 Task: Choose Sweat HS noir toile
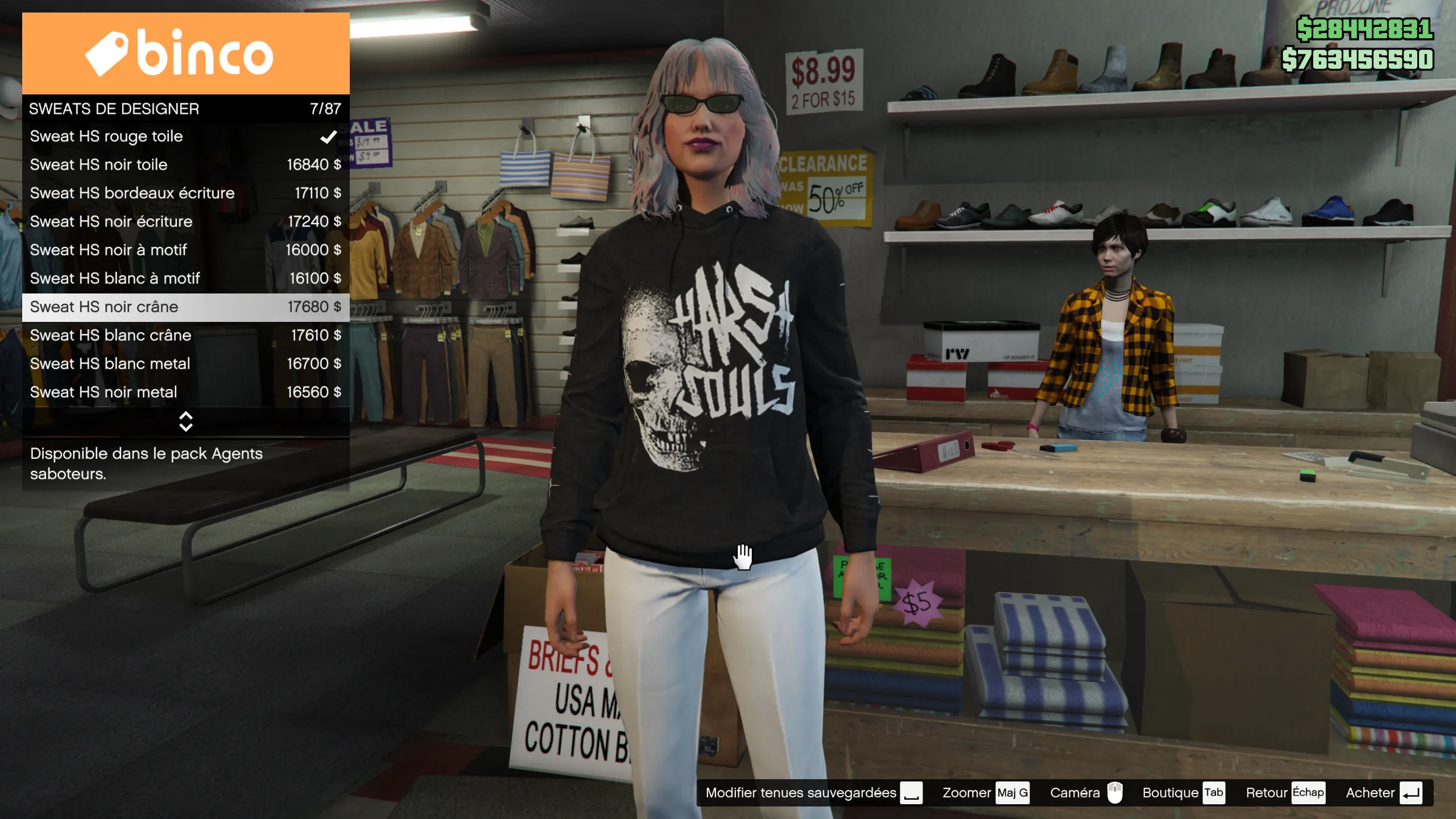tap(185, 165)
